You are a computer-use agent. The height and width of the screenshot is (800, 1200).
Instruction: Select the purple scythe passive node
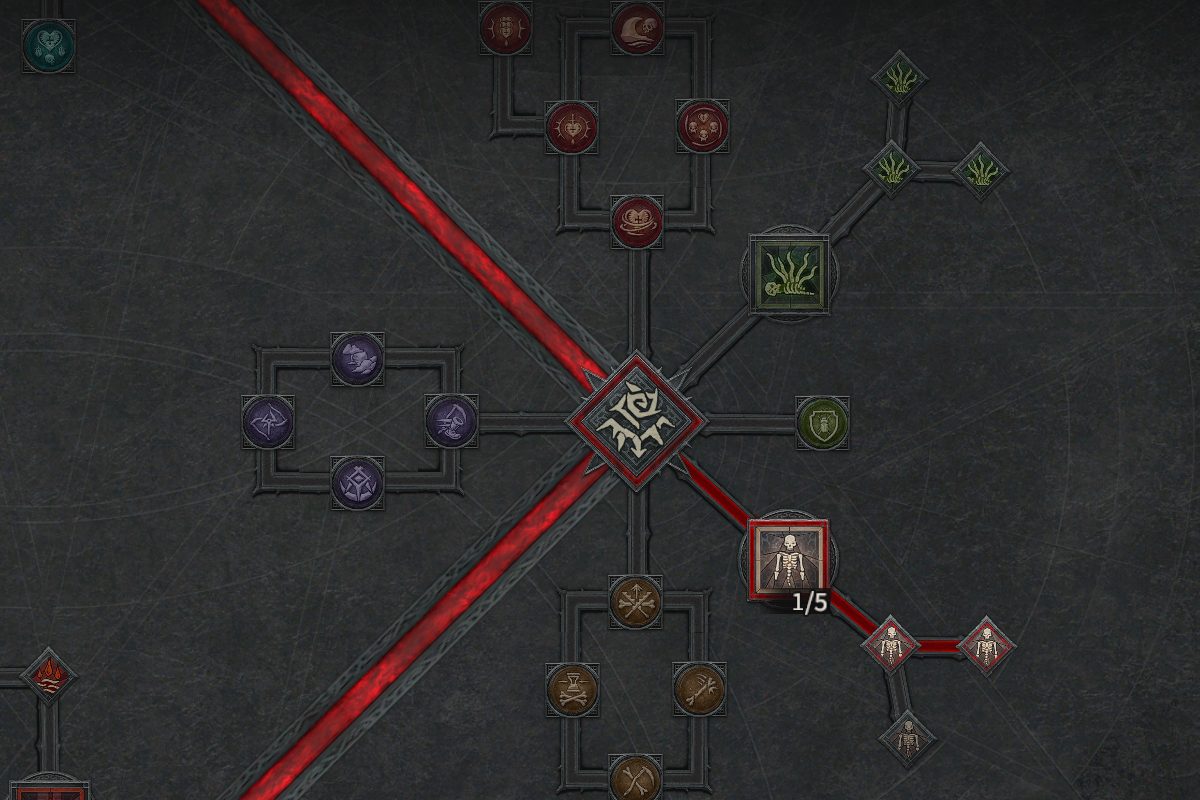(x=451, y=421)
